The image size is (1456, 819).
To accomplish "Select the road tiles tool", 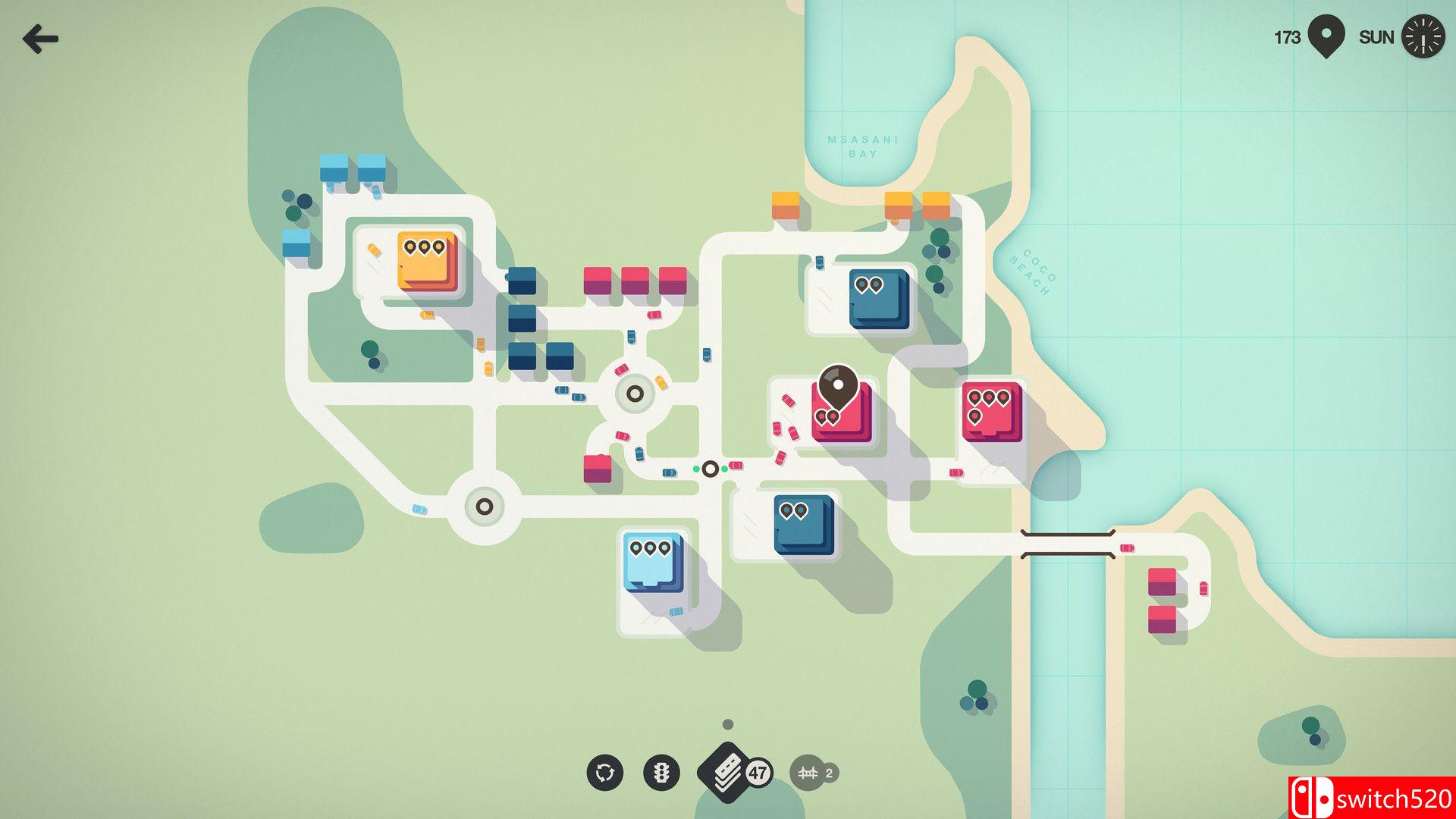I will [726, 772].
